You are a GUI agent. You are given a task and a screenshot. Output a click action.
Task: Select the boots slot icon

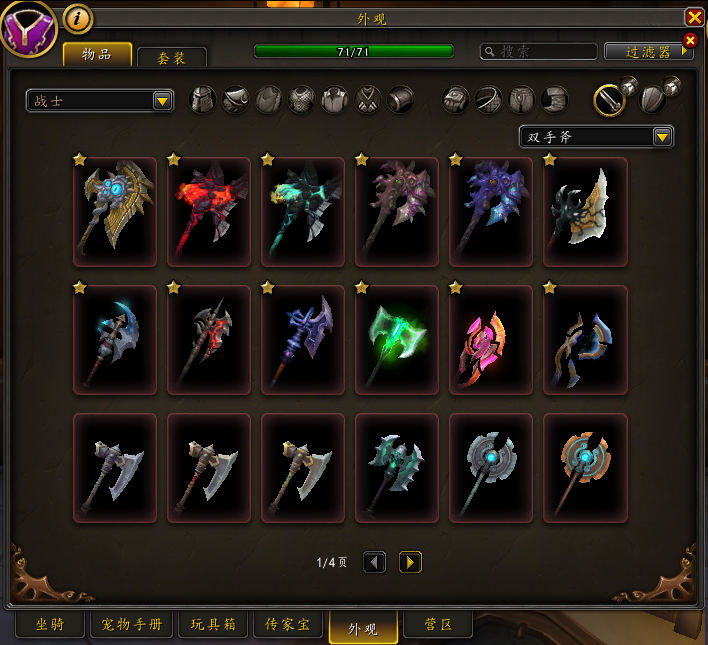tap(555, 99)
